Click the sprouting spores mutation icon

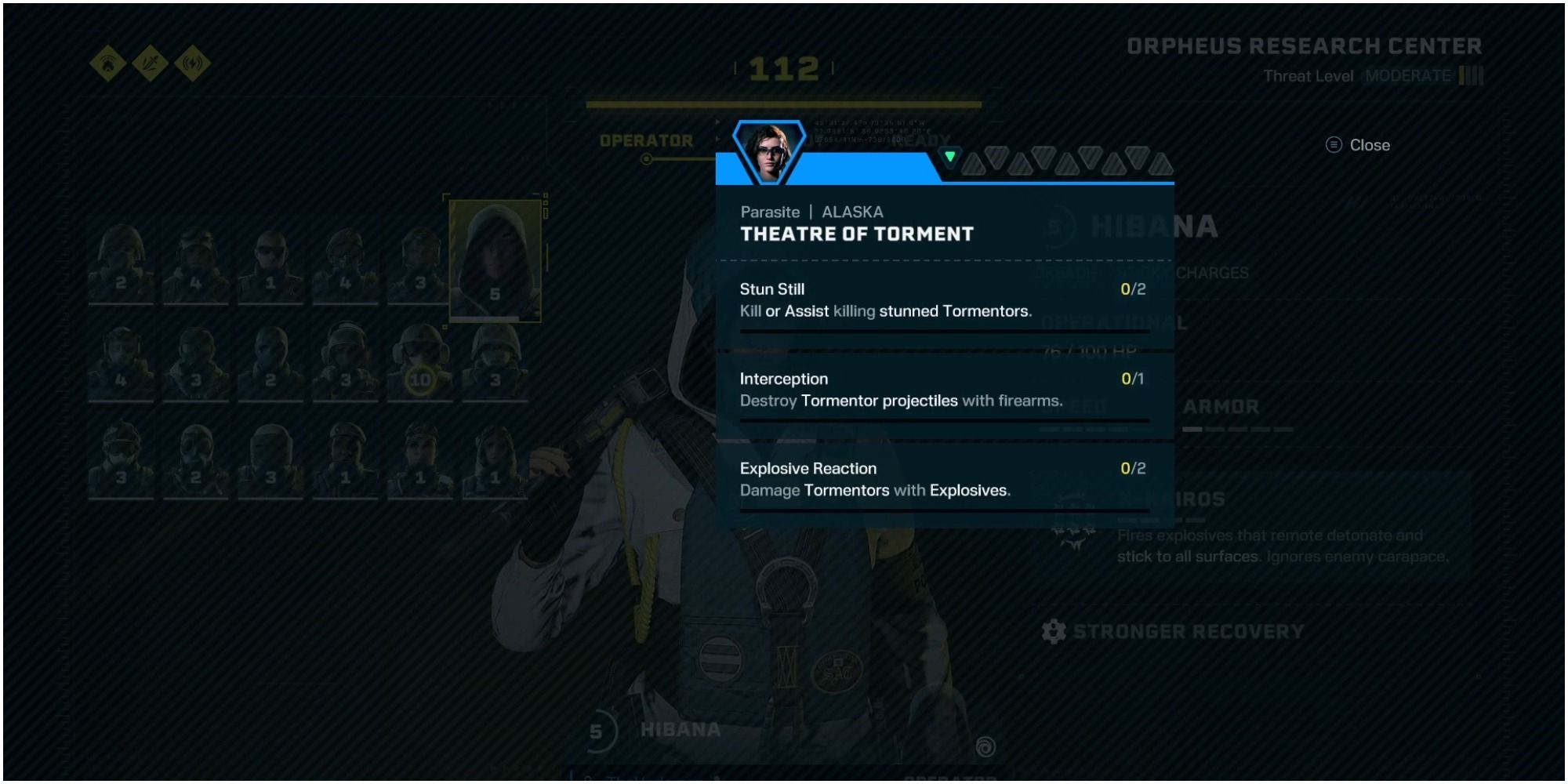tap(151, 63)
